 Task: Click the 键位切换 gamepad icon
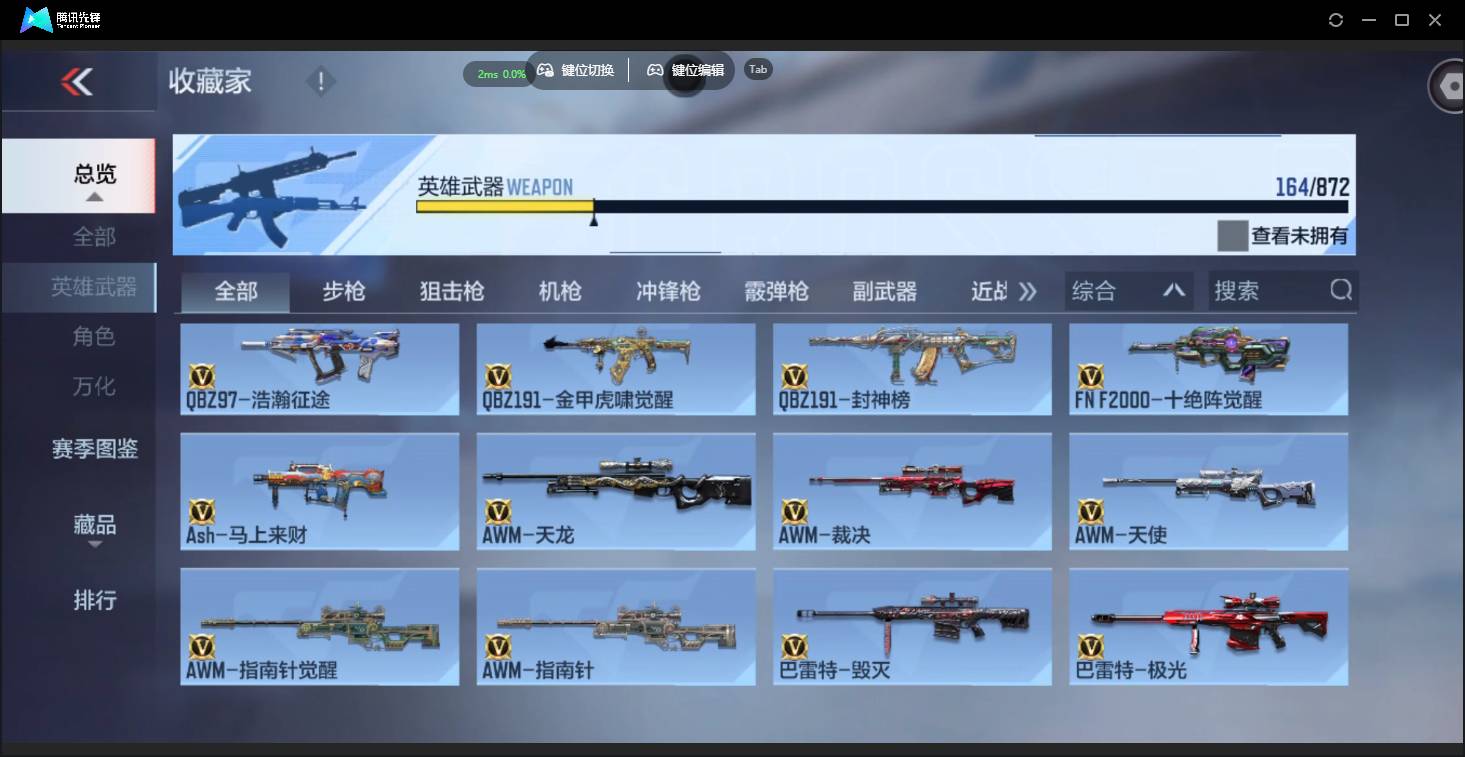(546, 70)
